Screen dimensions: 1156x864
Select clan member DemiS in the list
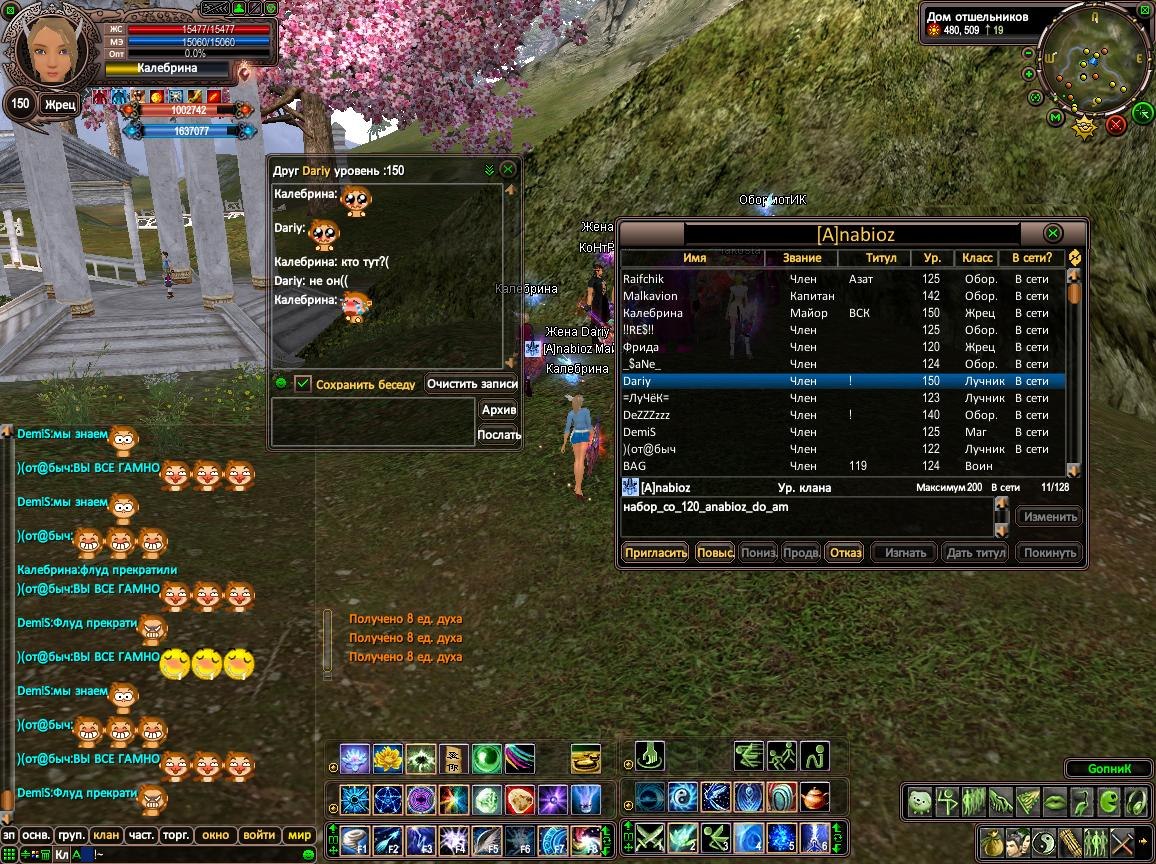pos(640,432)
